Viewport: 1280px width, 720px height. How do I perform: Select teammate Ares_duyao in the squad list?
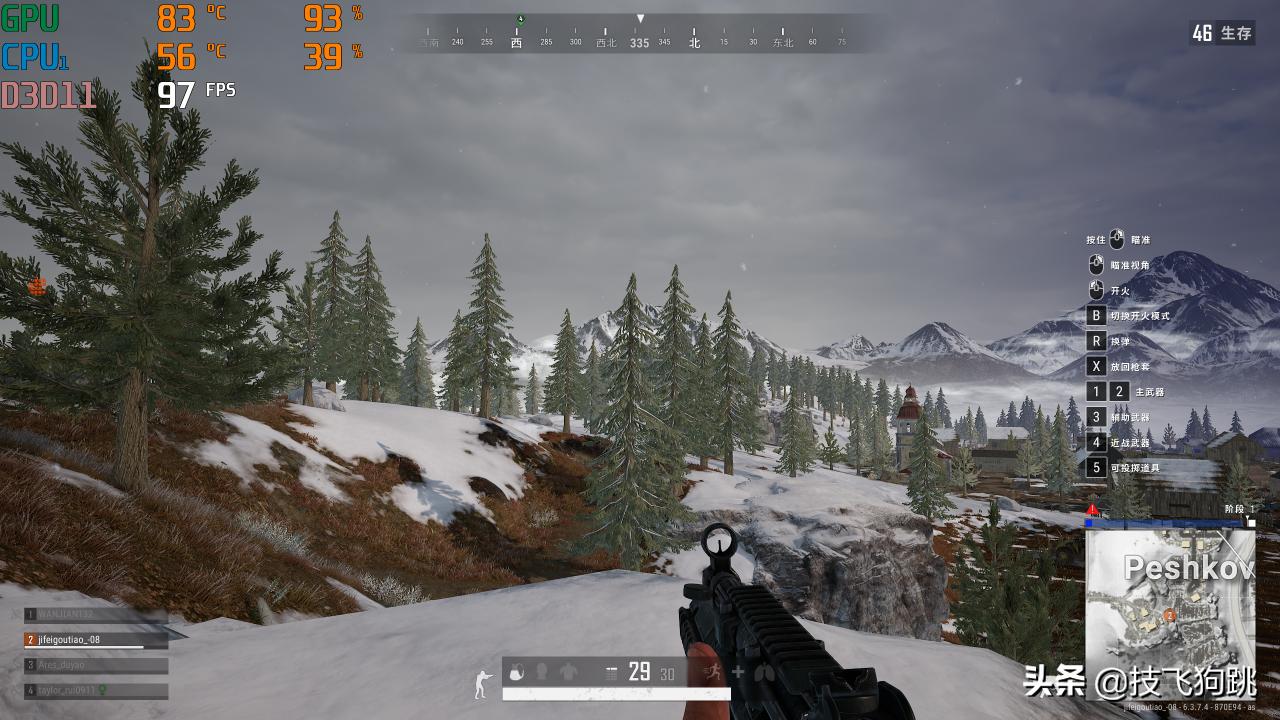coord(96,664)
